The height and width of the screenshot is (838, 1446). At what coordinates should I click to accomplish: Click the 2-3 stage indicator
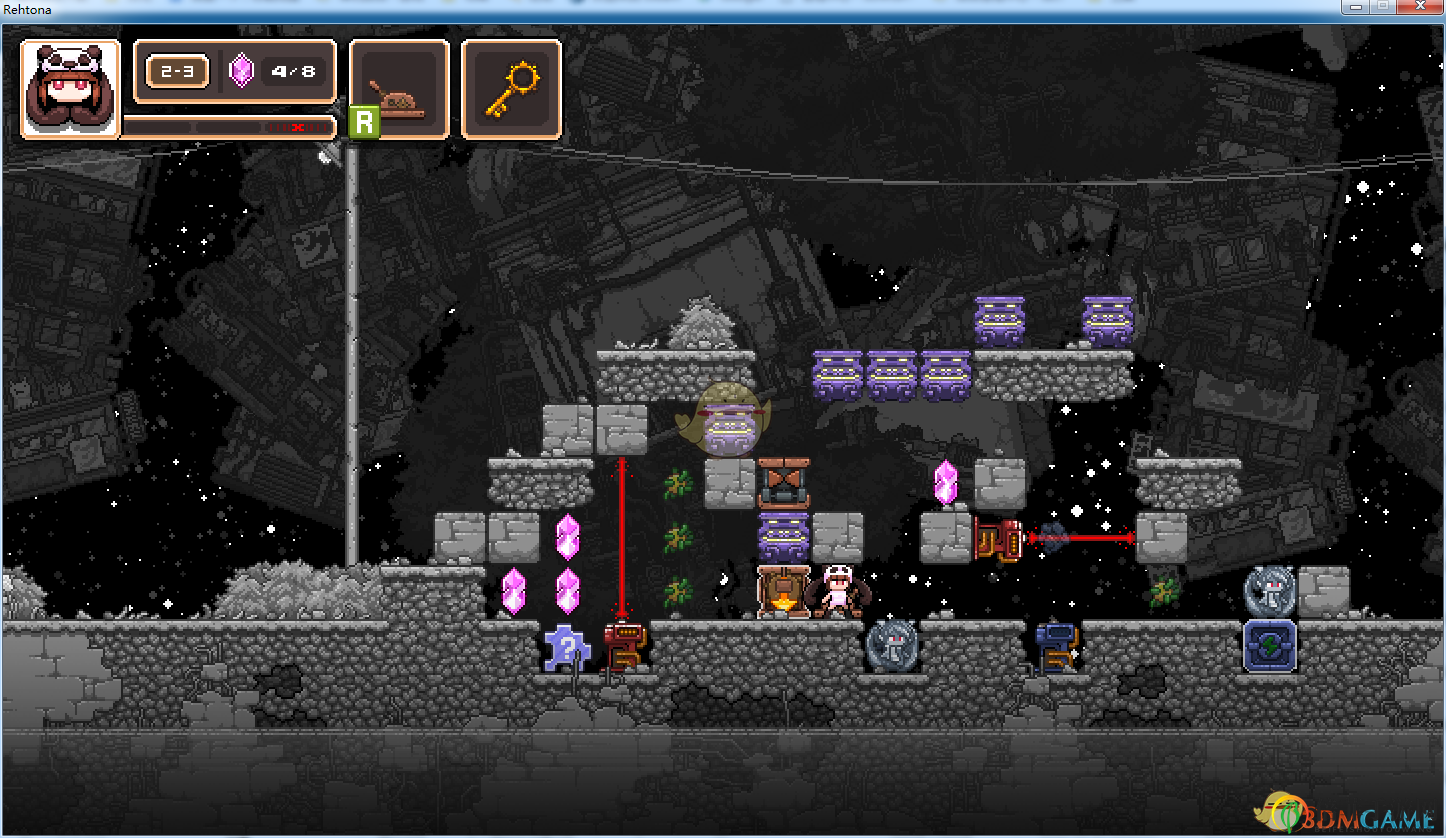(x=178, y=72)
